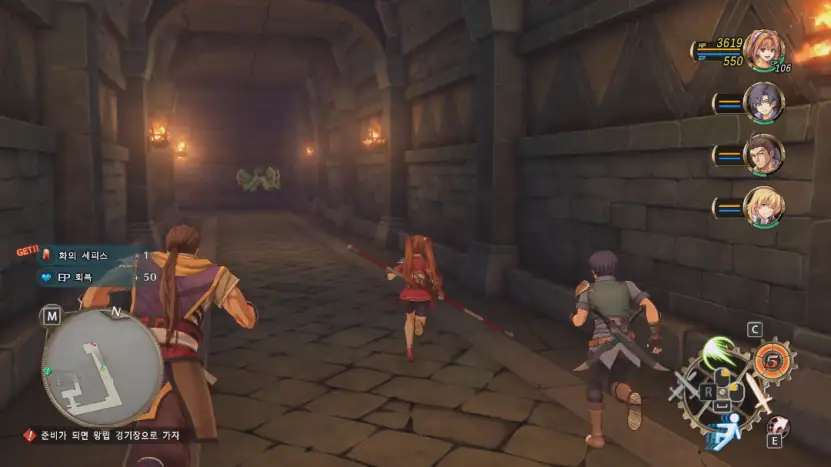This screenshot has height=467, width=831.
Task: Activate the green slash craft icon
Action: point(722,353)
